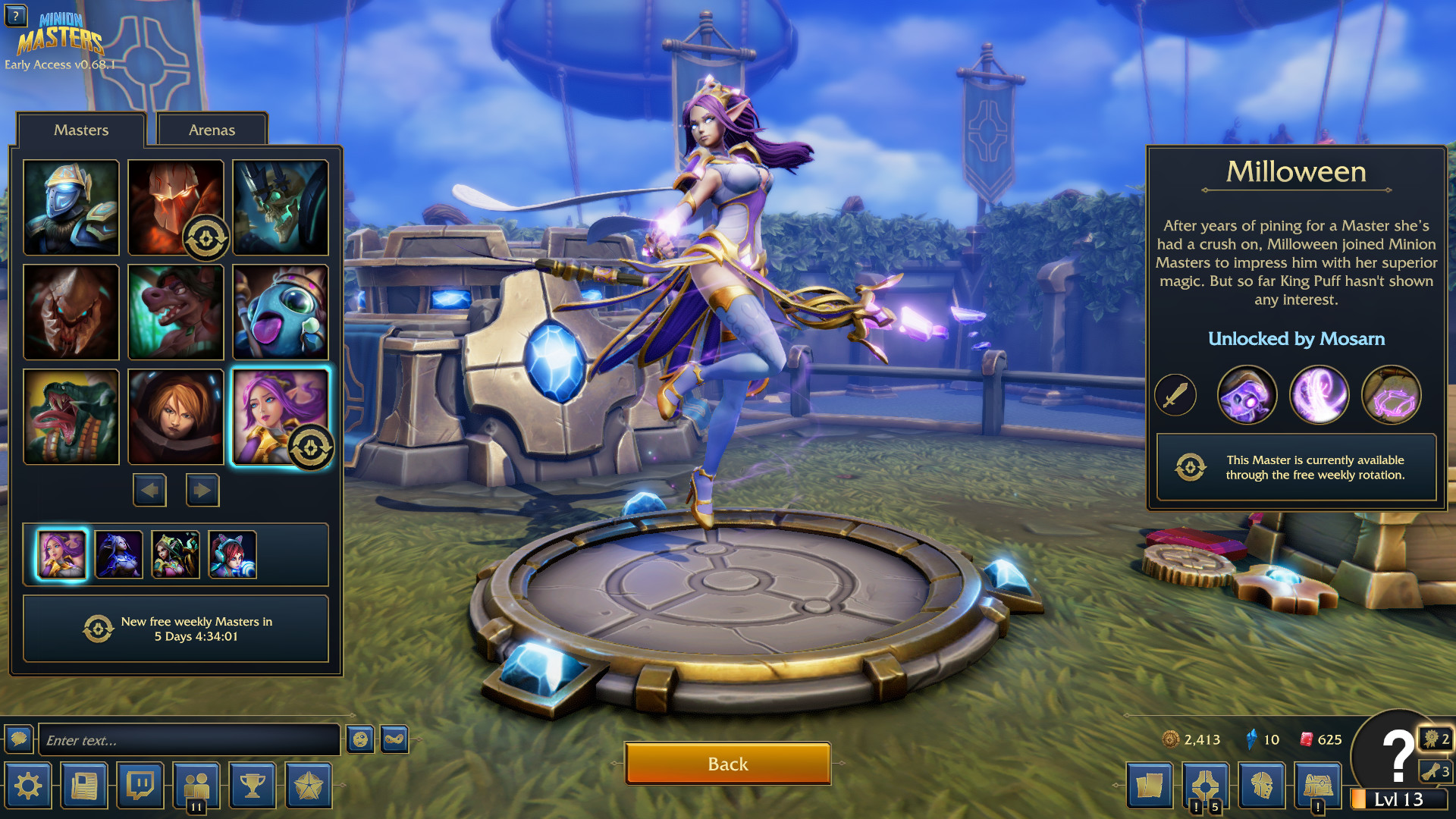Viewport: 1456px width, 819px height.
Task: Open the friends list showing 11 friends
Action: coord(196,786)
